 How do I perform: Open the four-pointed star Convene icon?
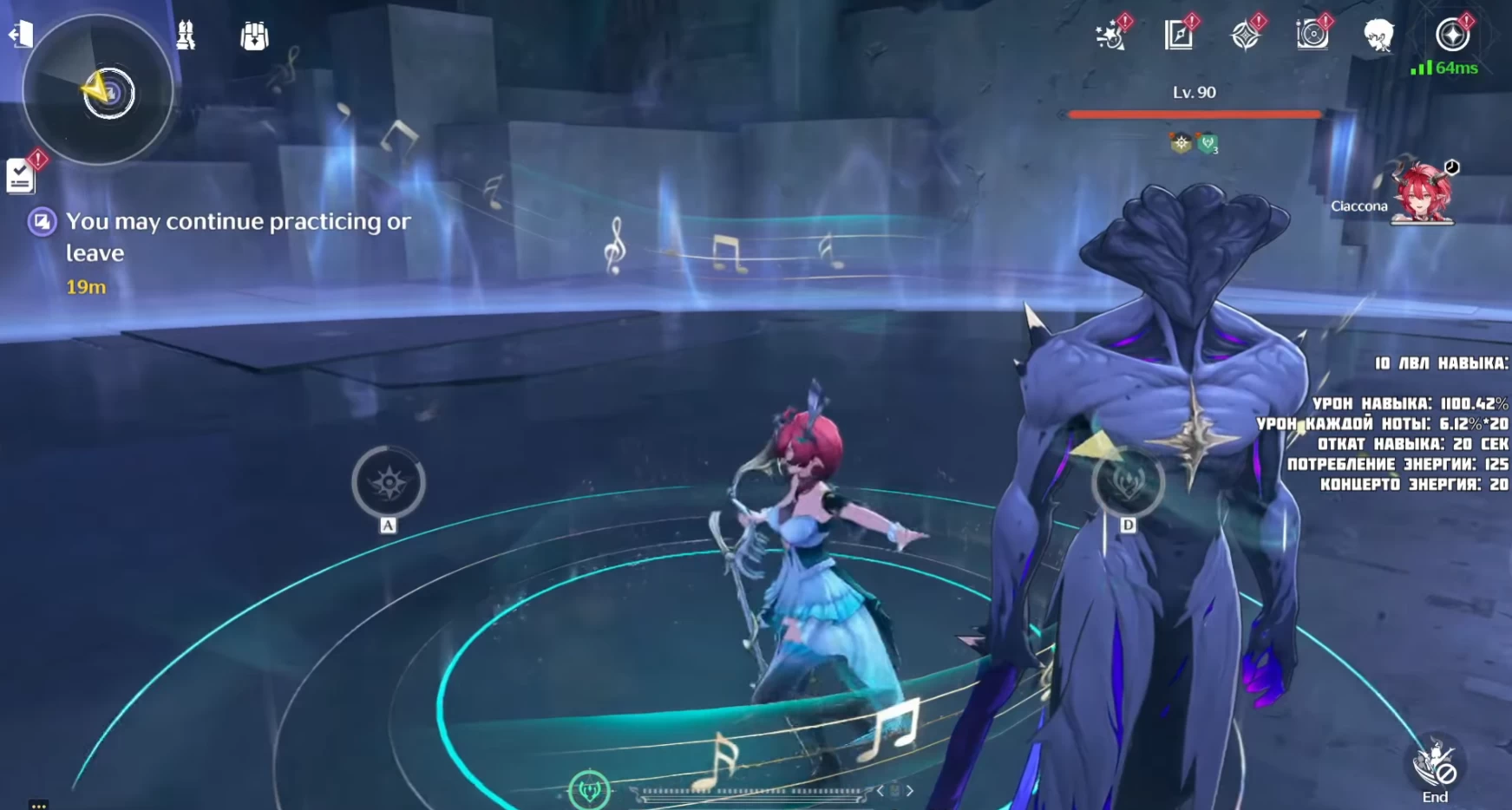click(x=1246, y=36)
